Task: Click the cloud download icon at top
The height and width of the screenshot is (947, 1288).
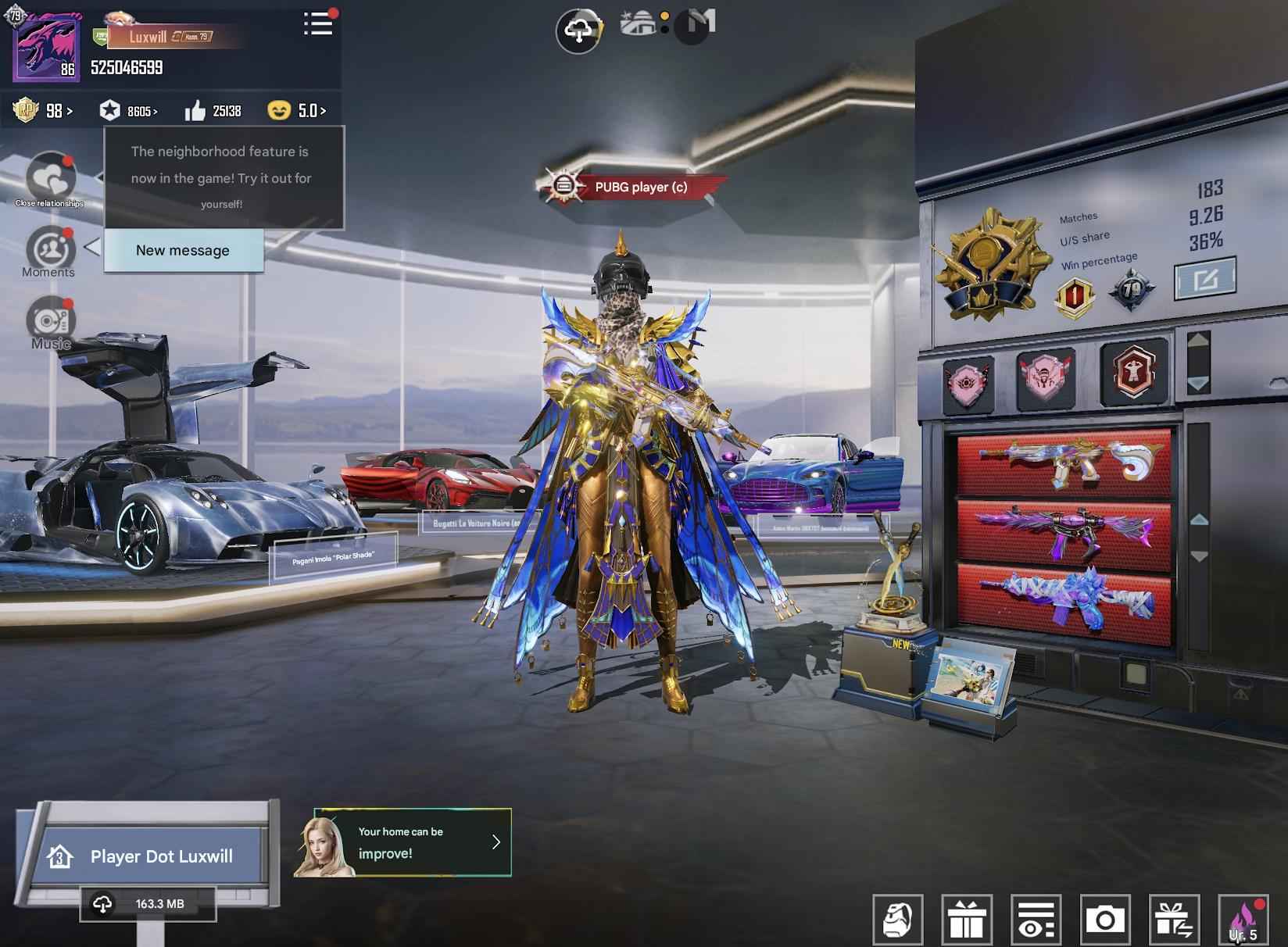Action: pos(580,31)
